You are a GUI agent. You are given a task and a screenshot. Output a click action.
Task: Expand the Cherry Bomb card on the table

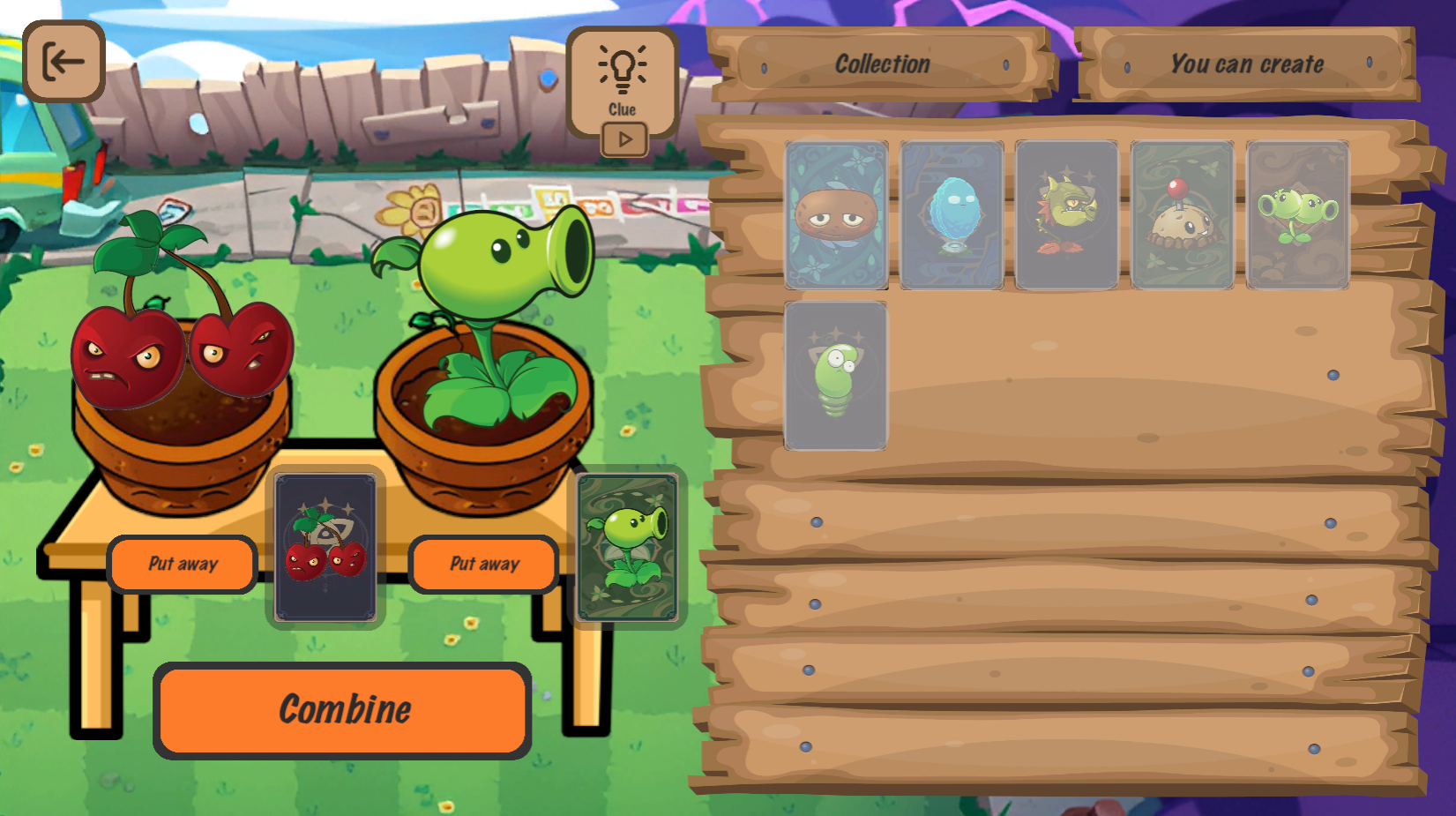click(x=325, y=549)
